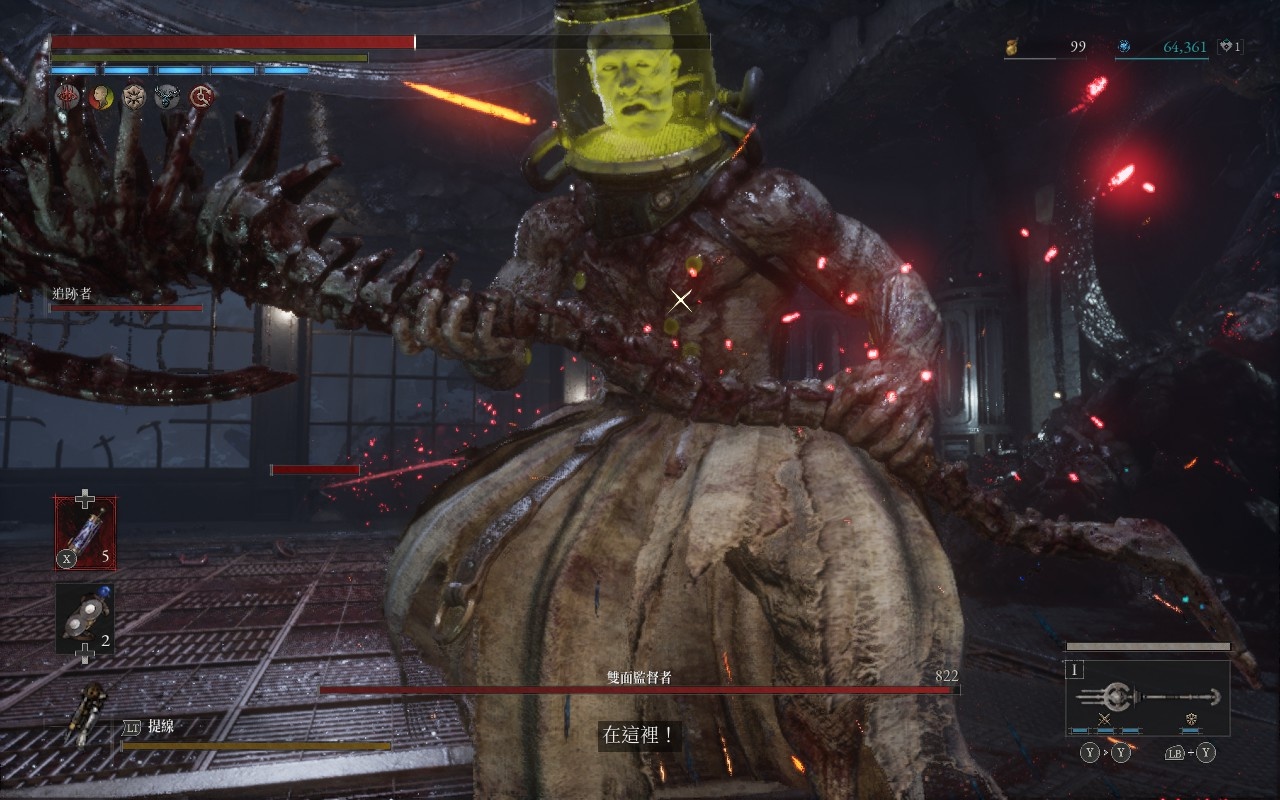Click the handle Fable Art flower icon
Image resolution: width=1280 pixels, height=800 pixels.
click(x=1192, y=719)
